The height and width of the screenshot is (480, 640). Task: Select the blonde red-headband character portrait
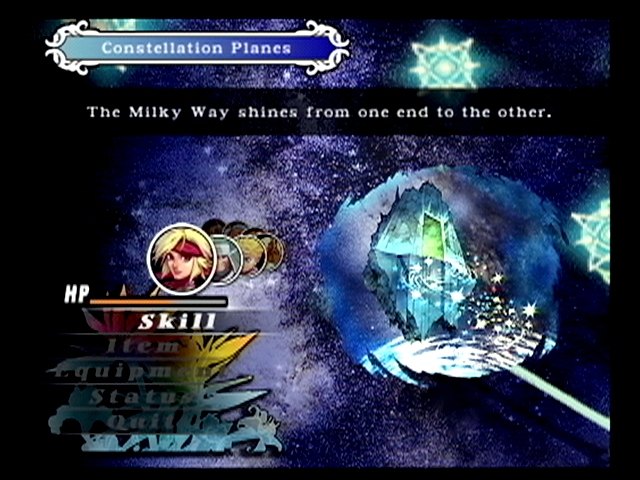181,259
